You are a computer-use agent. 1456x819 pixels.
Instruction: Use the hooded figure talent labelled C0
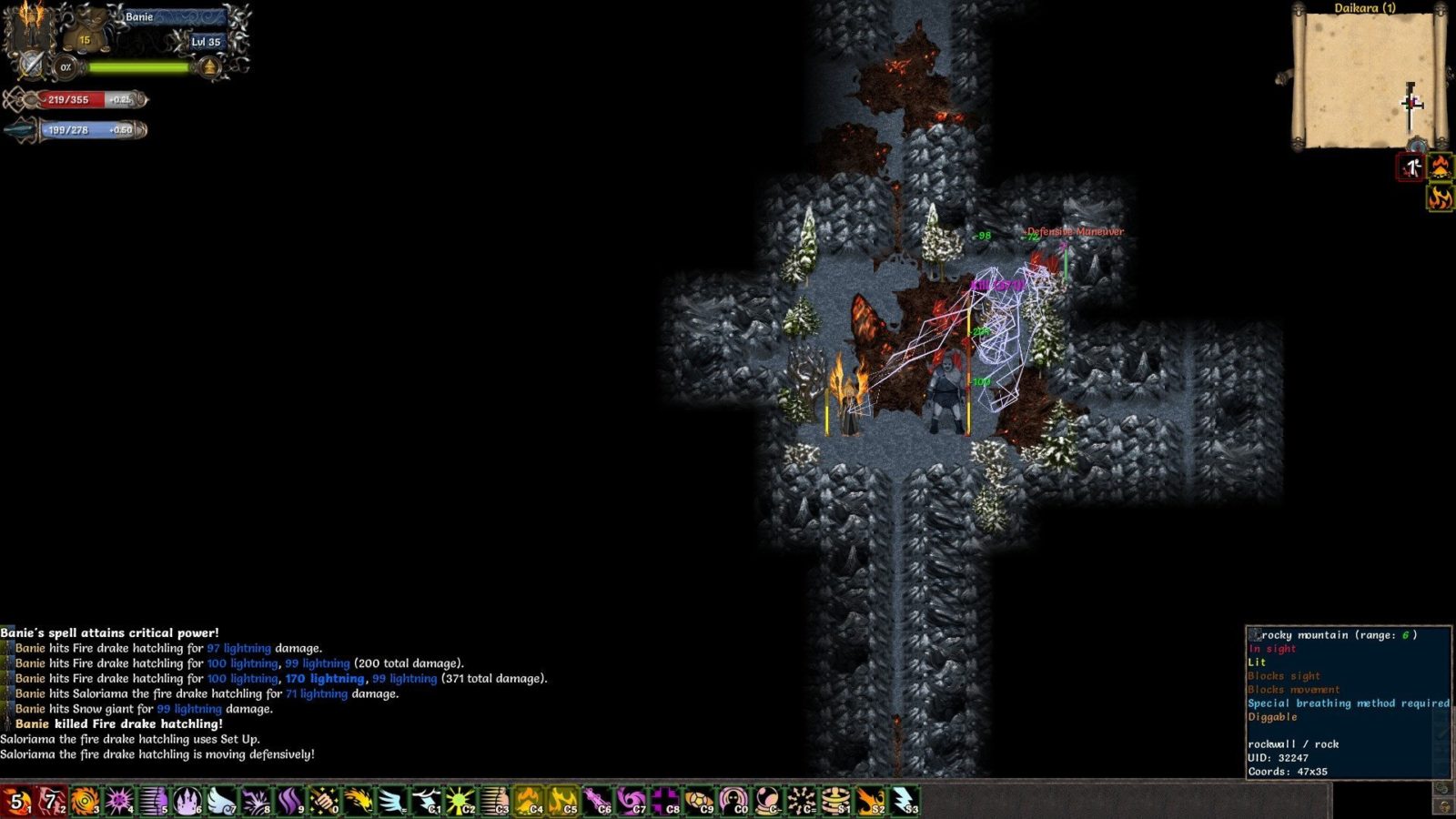[733, 802]
